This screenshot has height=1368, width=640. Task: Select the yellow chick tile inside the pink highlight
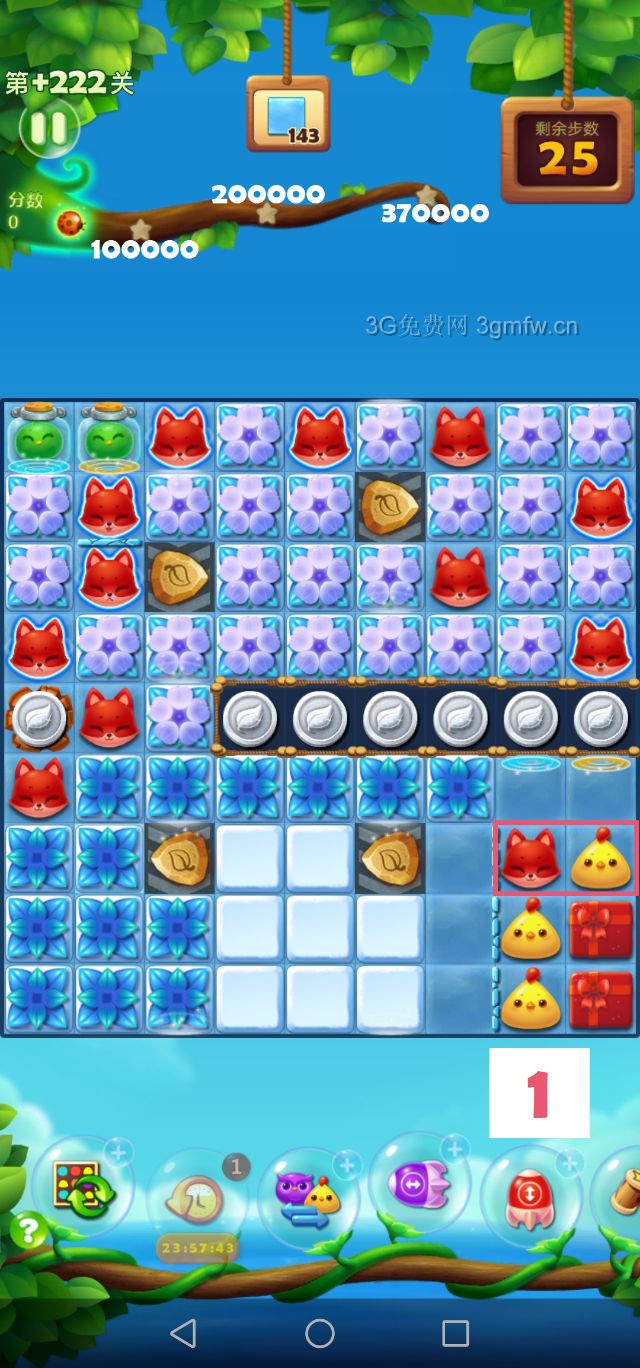pyautogui.click(x=600, y=859)
